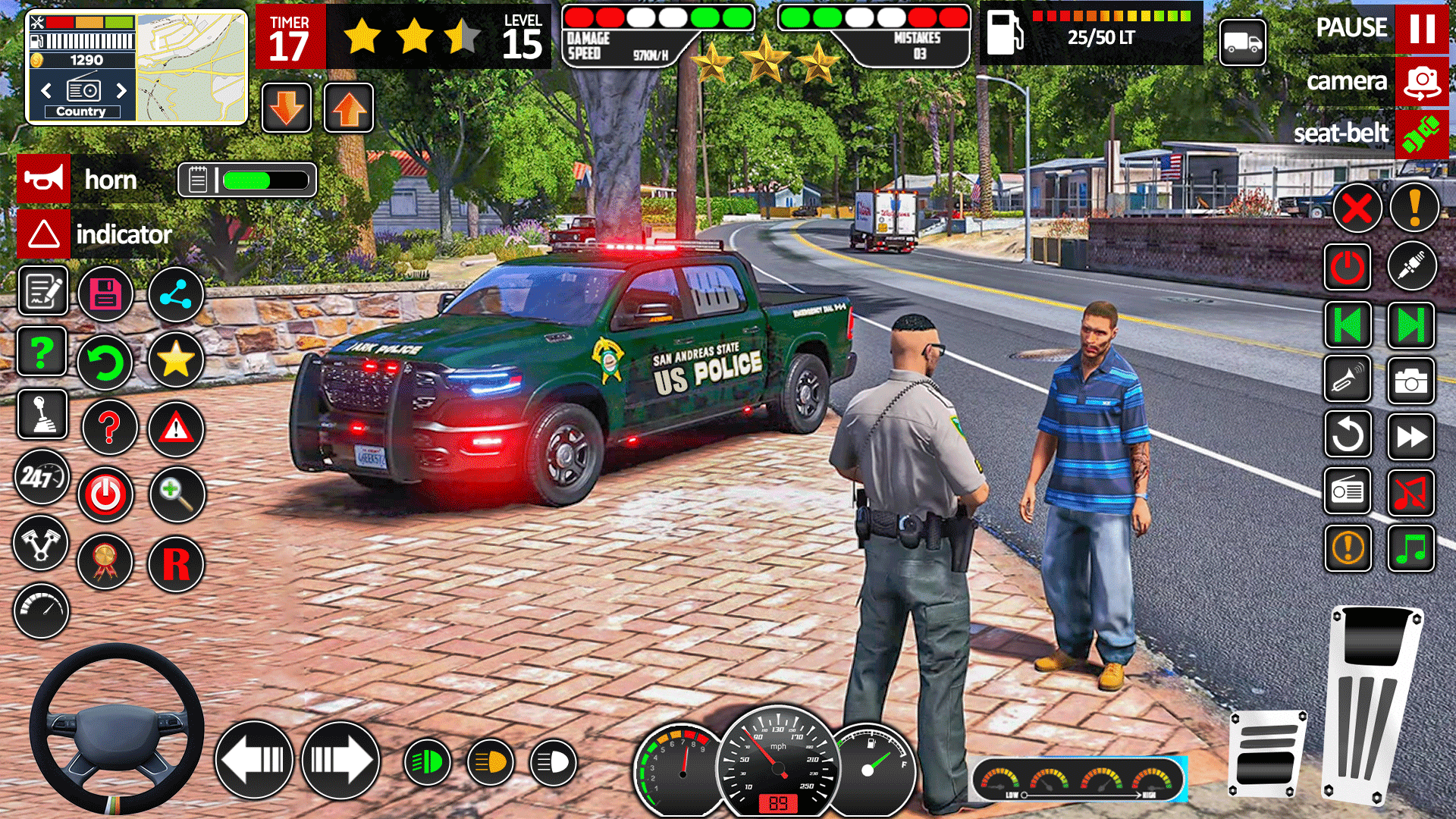Click the engine pistons icon
The image size is (1456, 819).
click(42, 544)
